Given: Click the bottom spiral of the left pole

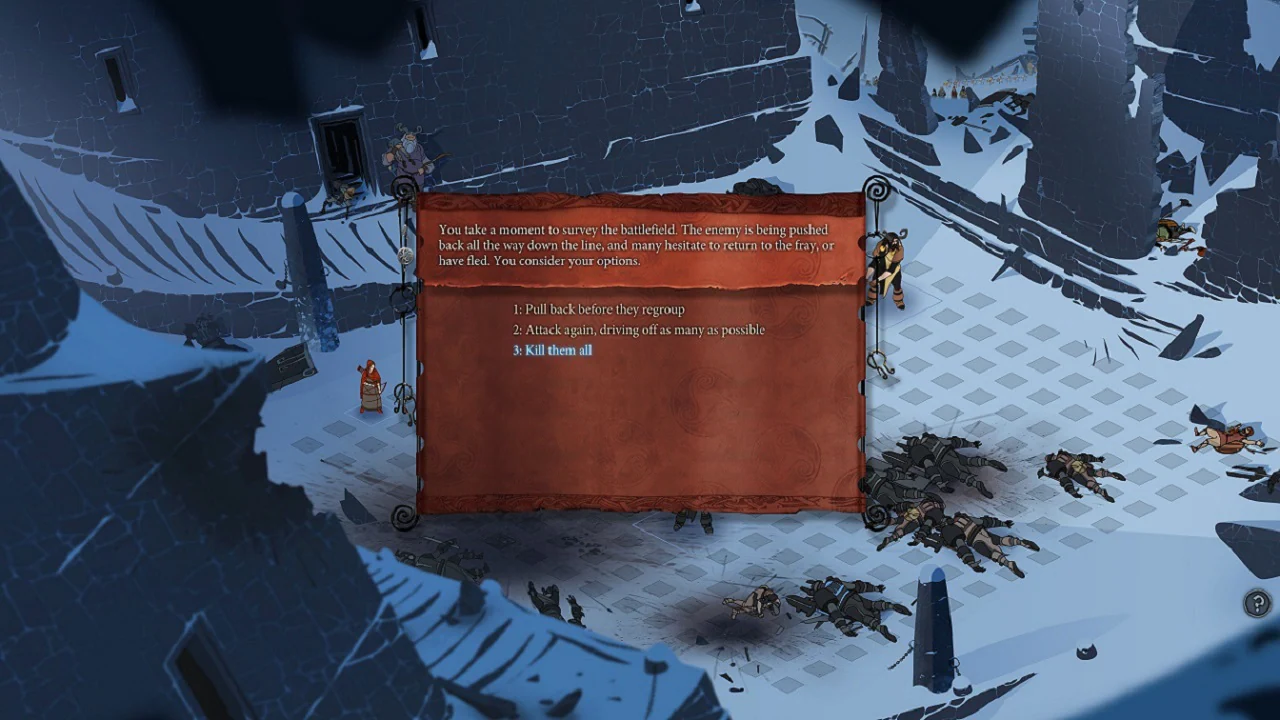Looking at the screenshot, I should point(402,519).
